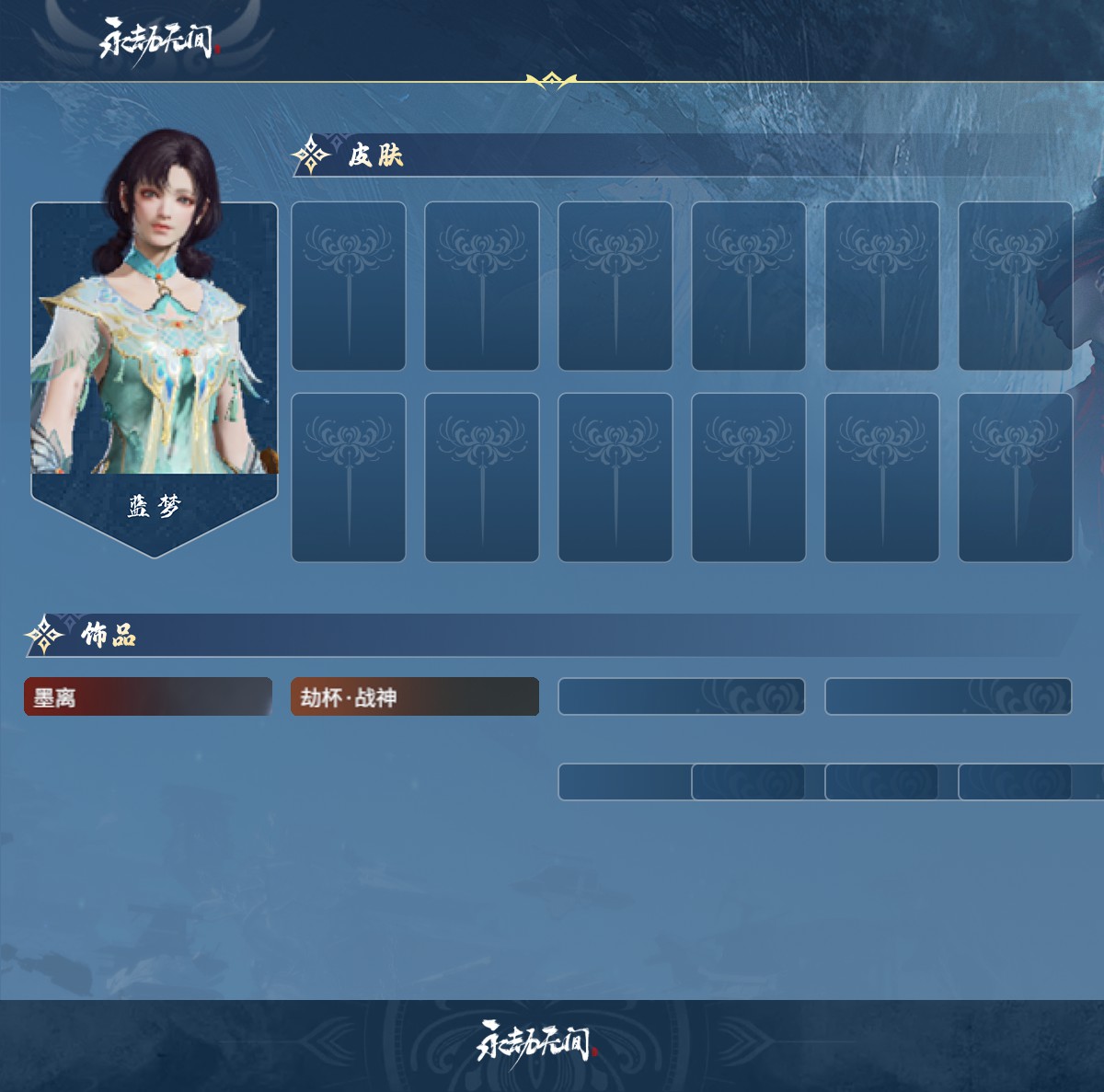Choose the 墨离 accessory entry
1104x1092 pixels.
coord(148,697)
